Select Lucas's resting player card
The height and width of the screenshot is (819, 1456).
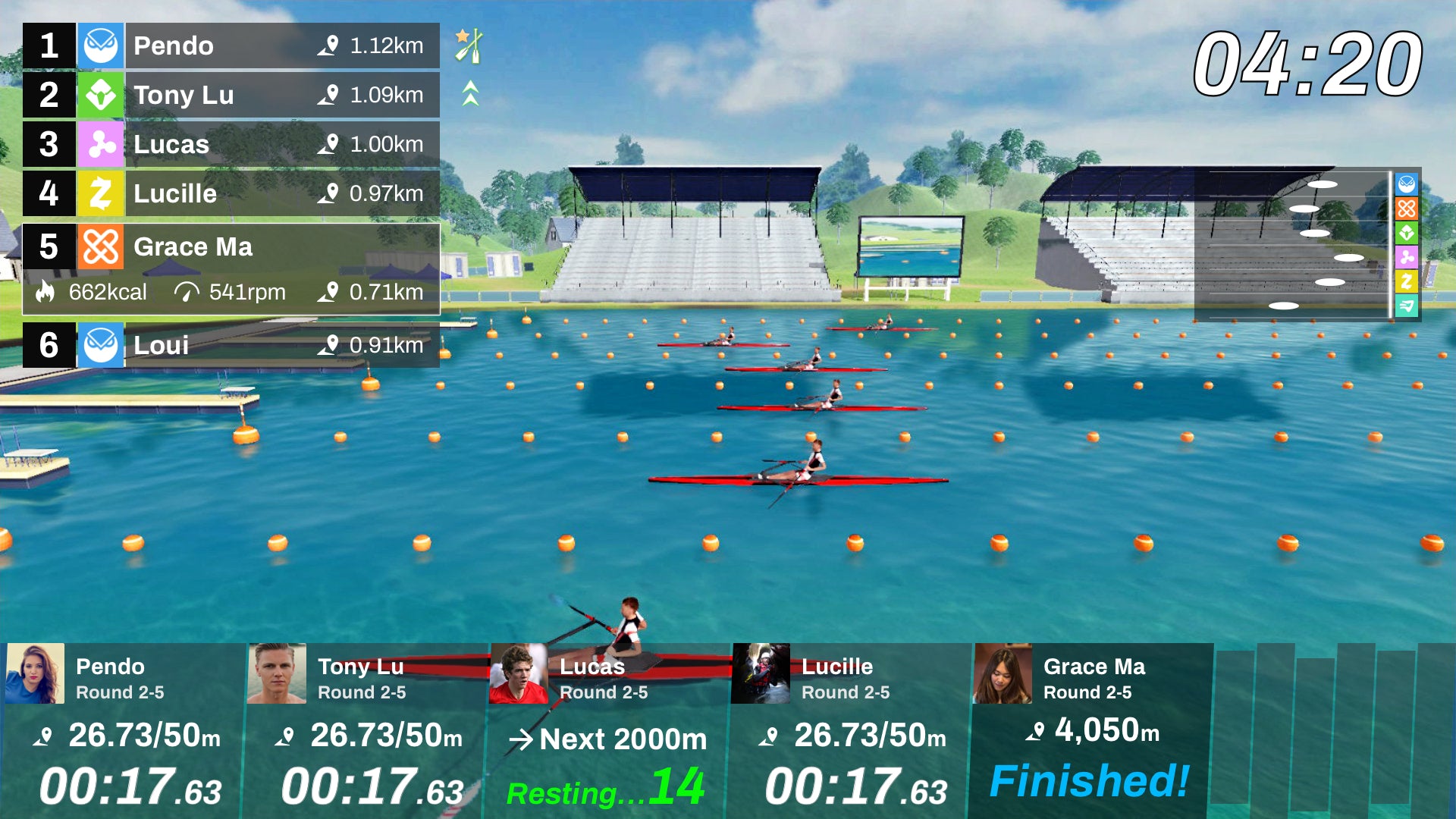pos(607,731)
